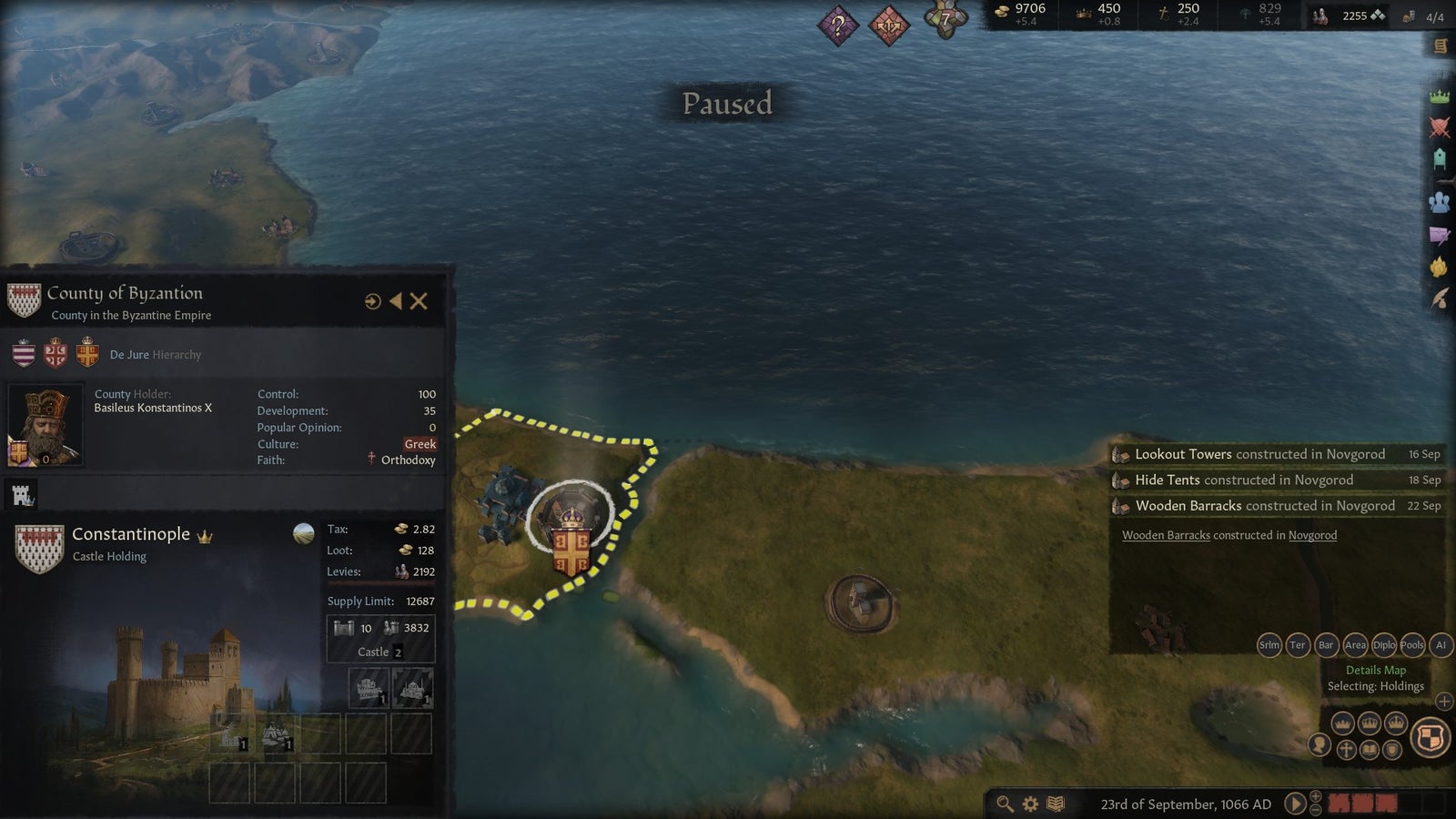Switch to the Faith map mode cross icon
Screen dimensions: 1456x819
point(1348,750)
